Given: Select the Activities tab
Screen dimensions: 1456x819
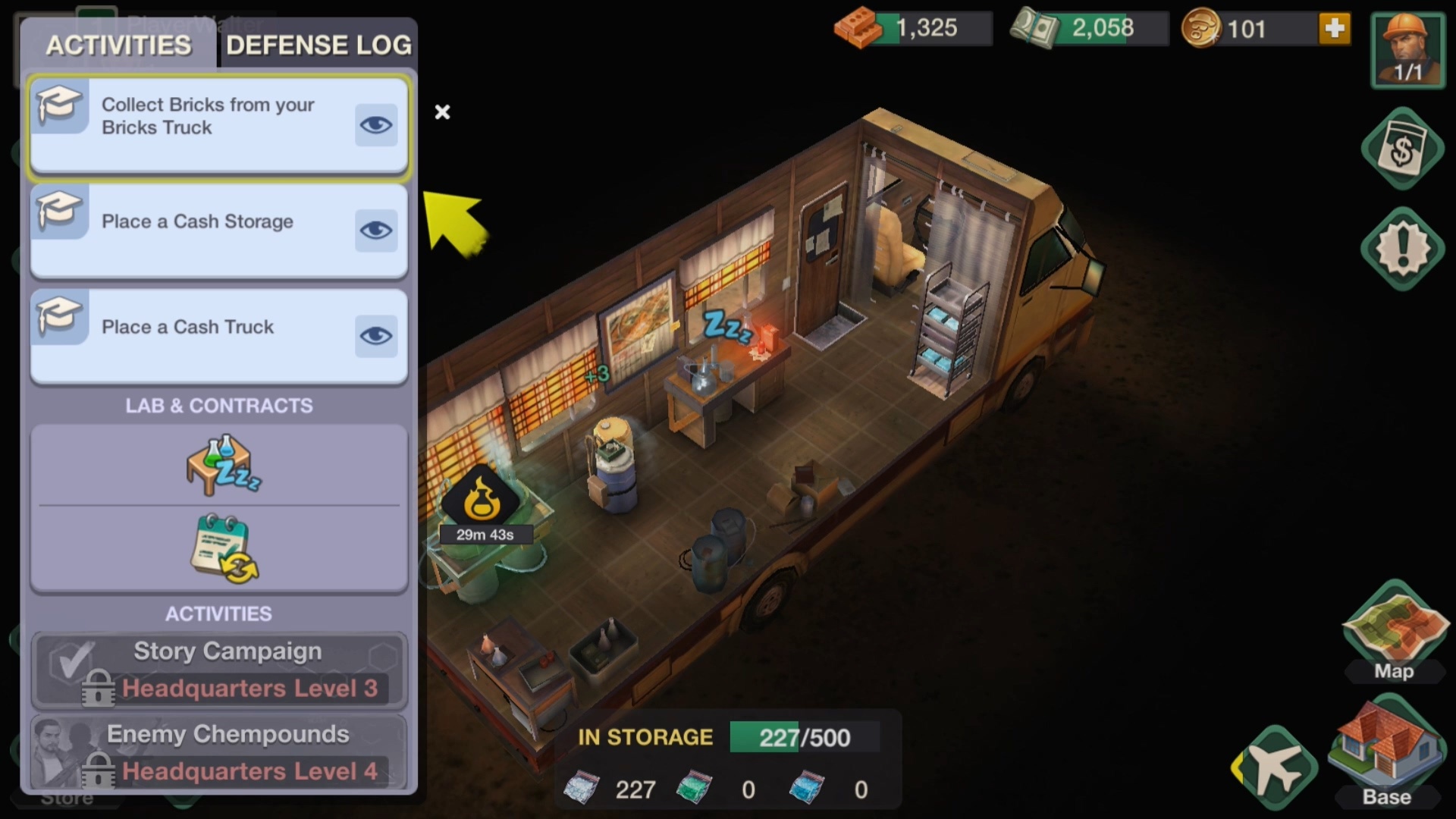Looking at the screenshot, I should 119,45.
